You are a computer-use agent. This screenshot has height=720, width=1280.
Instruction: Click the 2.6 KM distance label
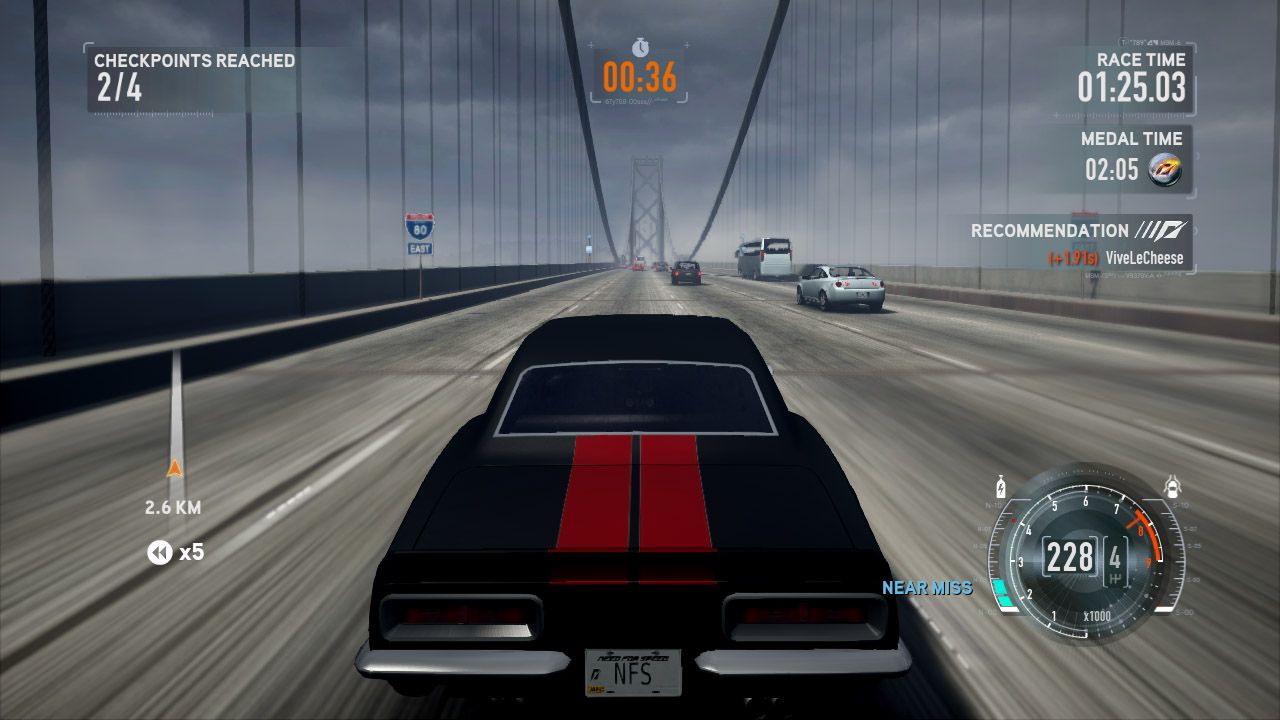(170, 508)
